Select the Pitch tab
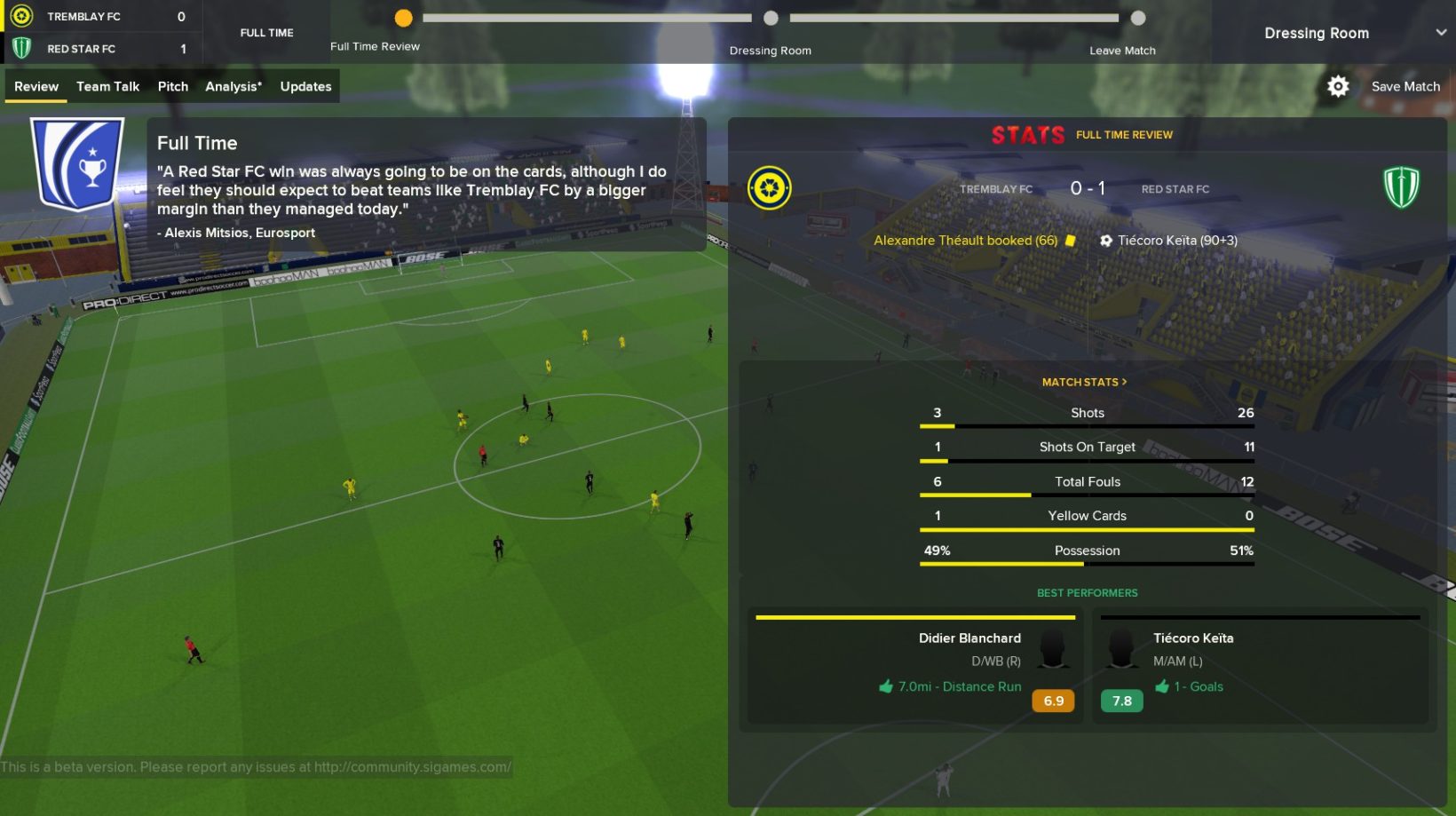Viewport: 1456px width, 816px height. tap(172, 86)
